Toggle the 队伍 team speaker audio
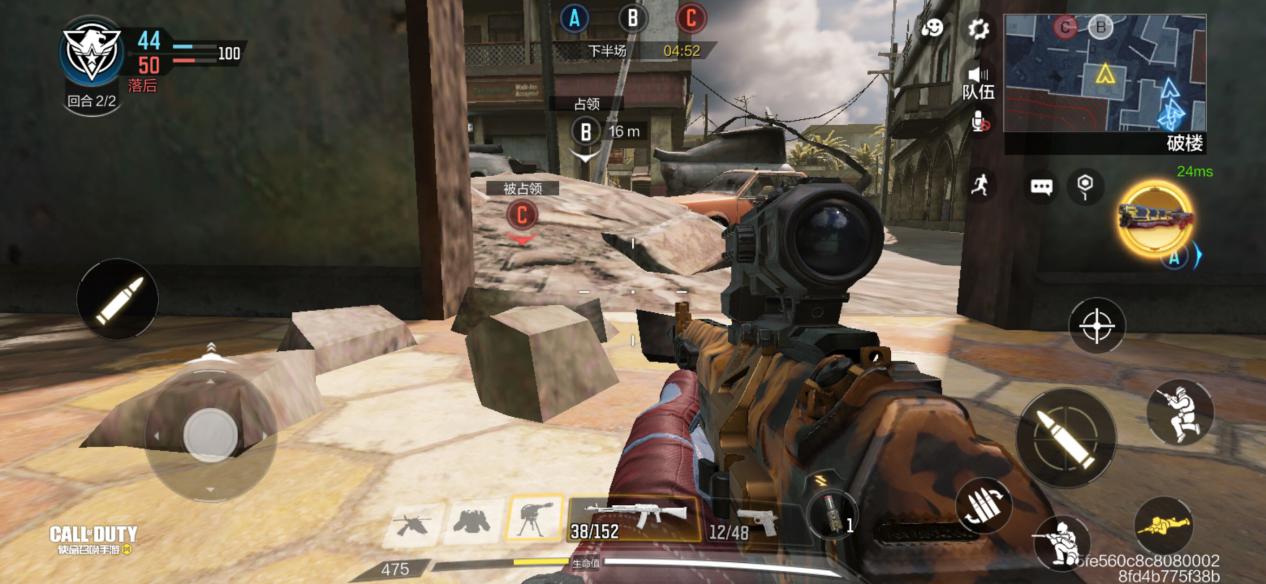1266x584 pixels. click(x=978, y=80)
